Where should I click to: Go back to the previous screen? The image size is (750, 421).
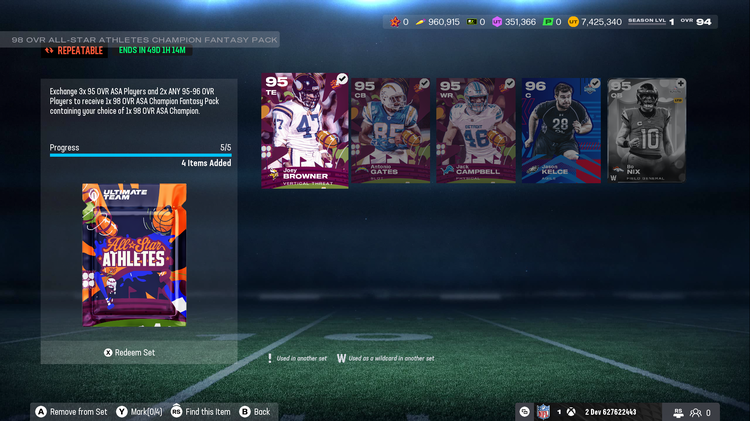[256, 411]
